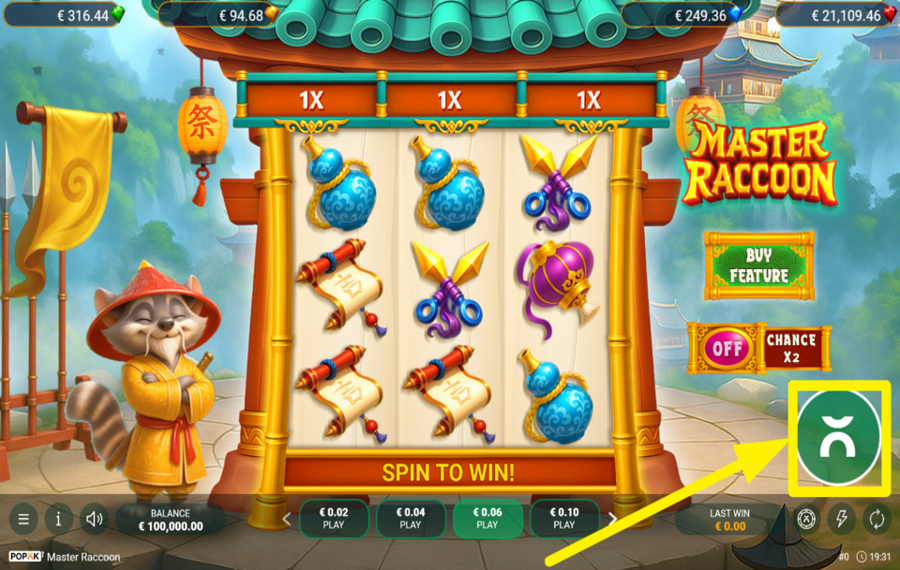Open the hamburger menu

pyautogui.click(x=24, y=519)
